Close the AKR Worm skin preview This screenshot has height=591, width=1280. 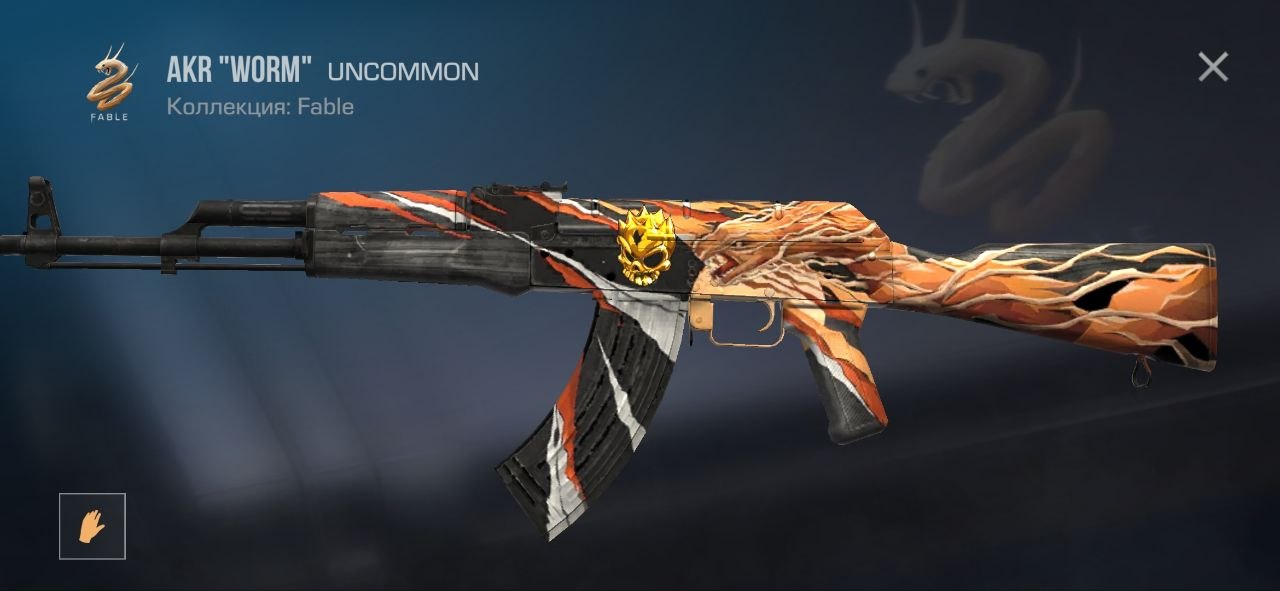1213,67
